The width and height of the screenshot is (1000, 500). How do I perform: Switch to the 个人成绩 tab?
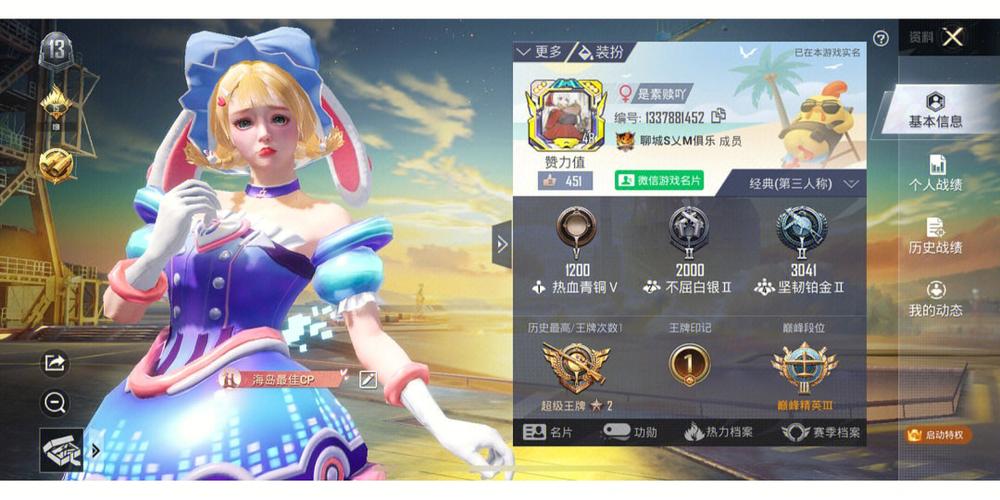[935, 173]
